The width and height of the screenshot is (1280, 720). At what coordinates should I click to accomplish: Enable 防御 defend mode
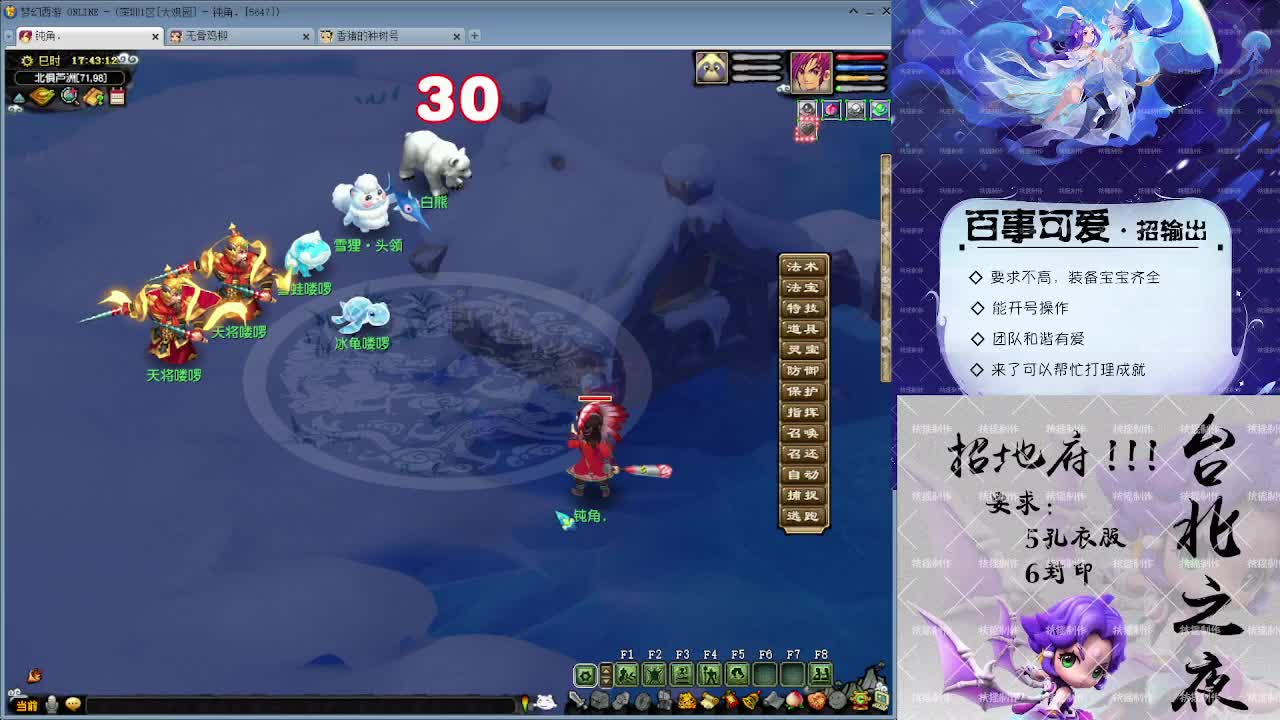(805, 369)
